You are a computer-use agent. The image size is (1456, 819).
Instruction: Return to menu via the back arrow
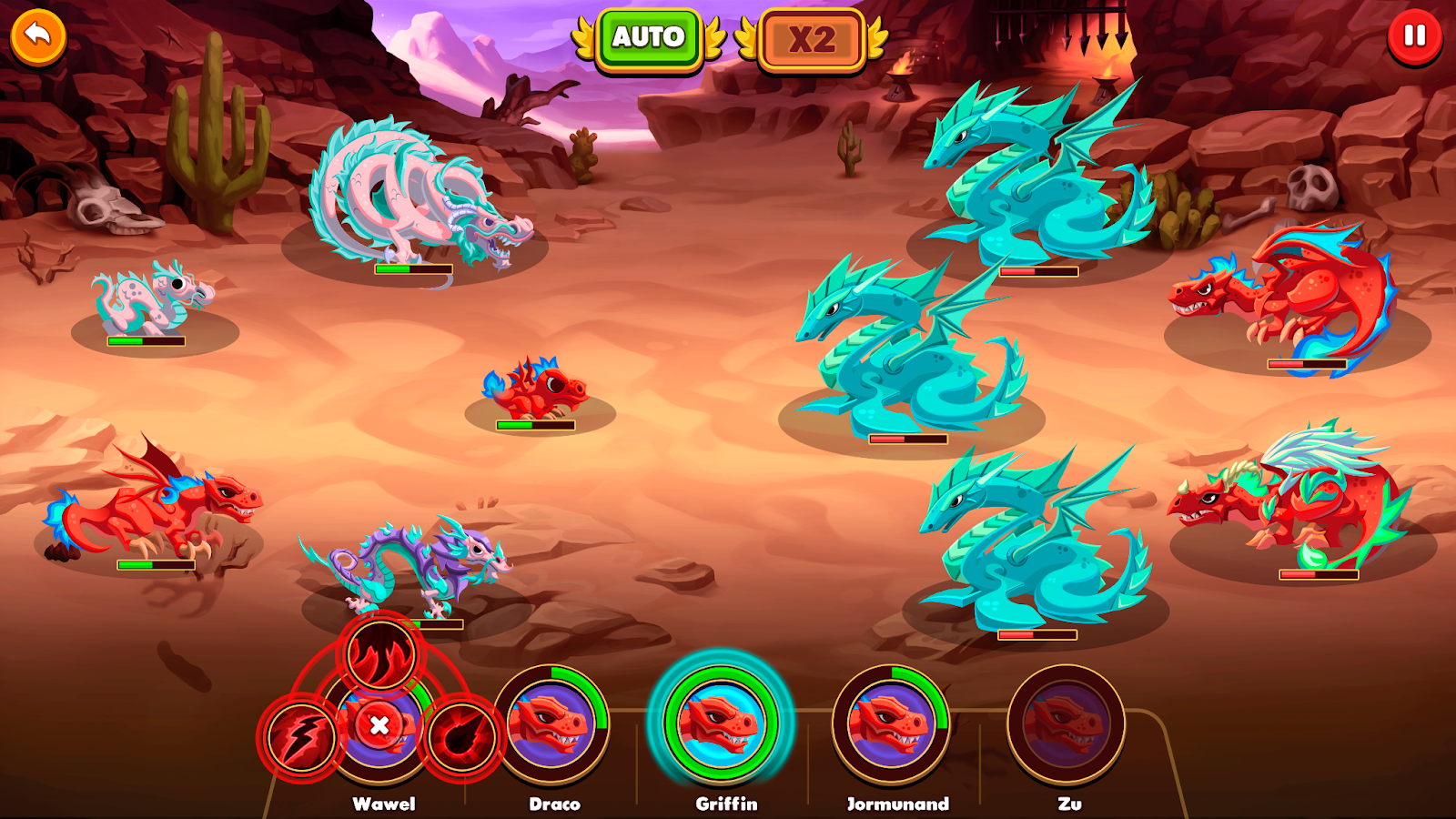click(x=36, y=36)
